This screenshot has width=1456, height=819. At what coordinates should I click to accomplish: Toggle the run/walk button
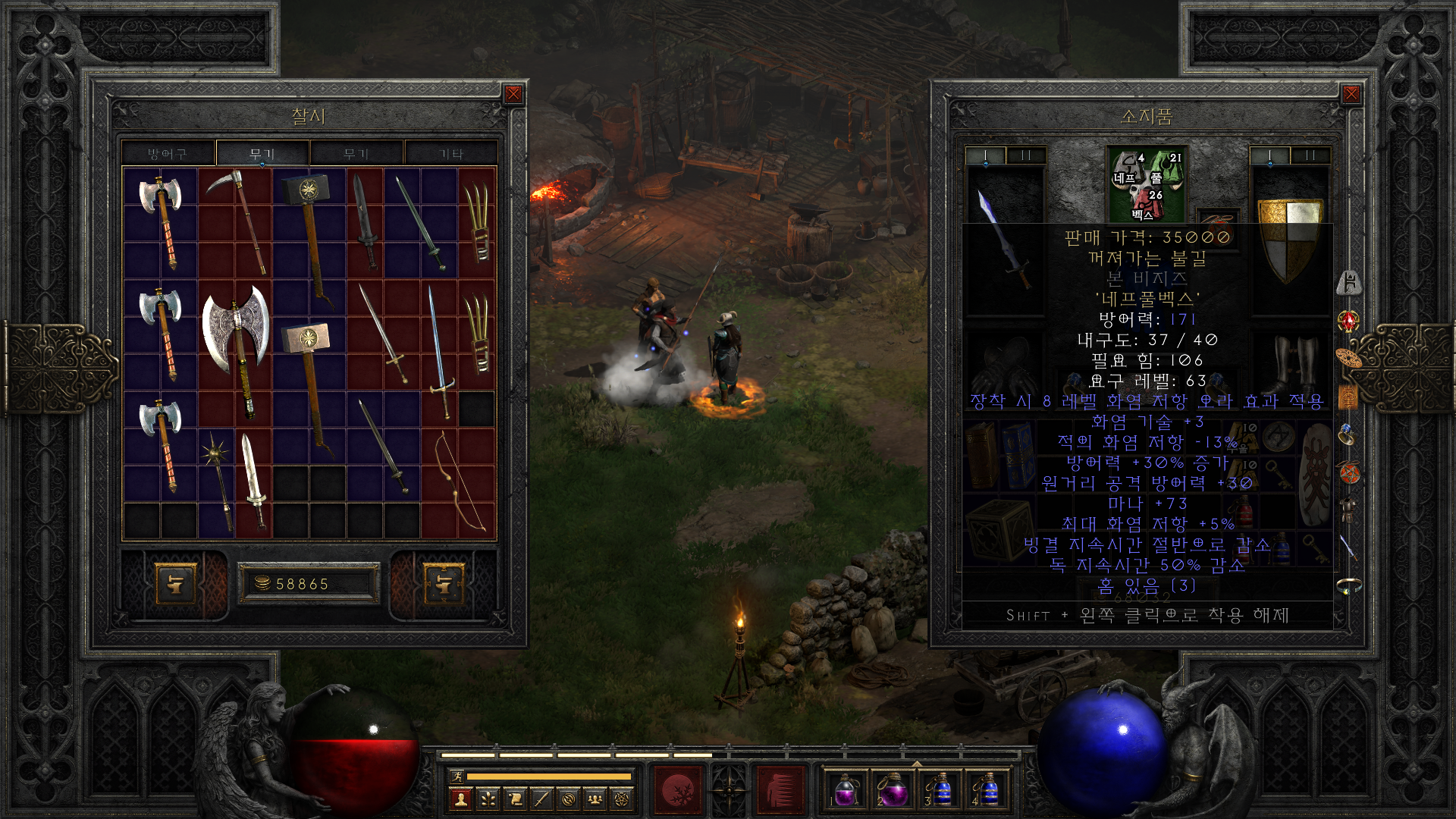(457, 776)
